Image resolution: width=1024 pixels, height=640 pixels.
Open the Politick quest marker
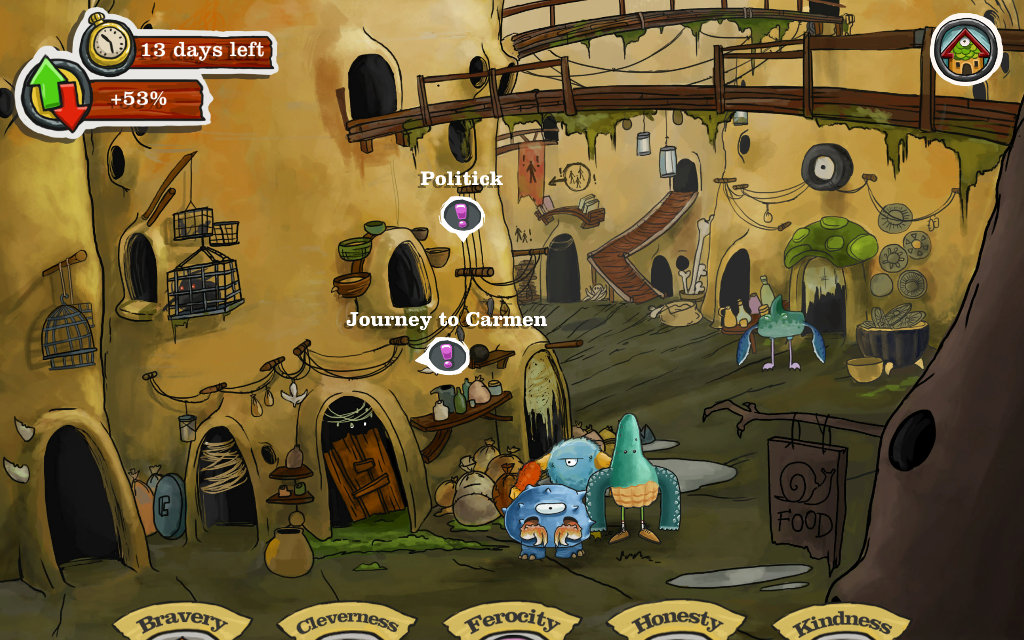[461, 215]
